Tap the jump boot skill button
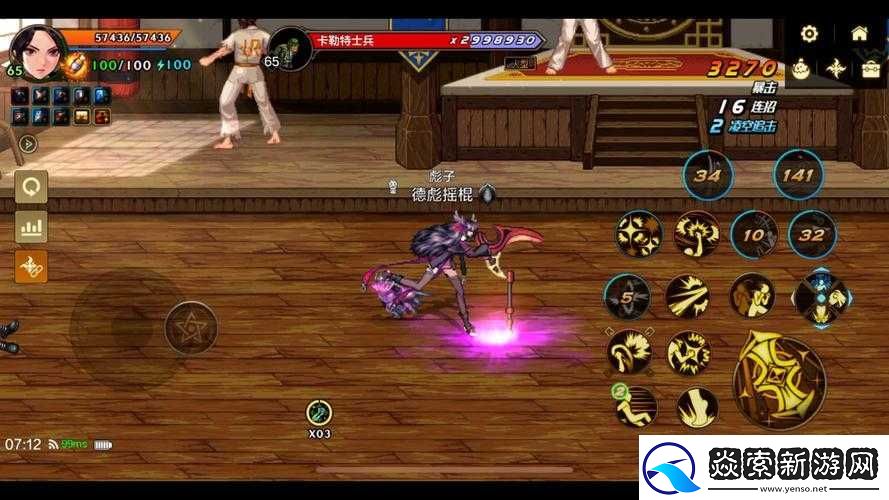Viewport: 889px width, 500px height. tap(697, 407)
